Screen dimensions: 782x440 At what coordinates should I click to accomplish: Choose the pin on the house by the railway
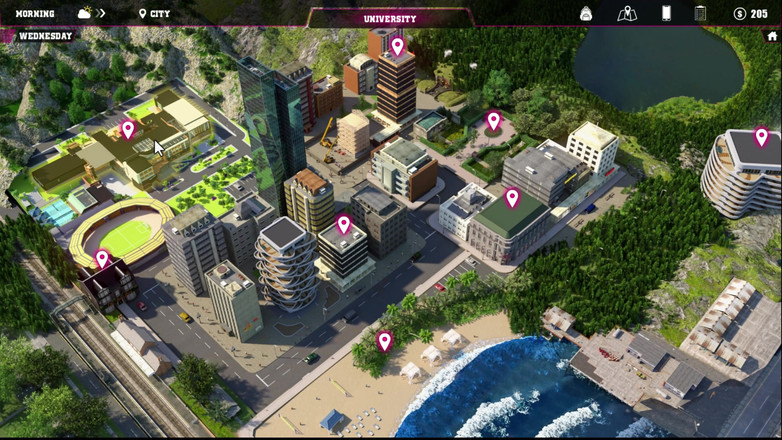point(102,259)
